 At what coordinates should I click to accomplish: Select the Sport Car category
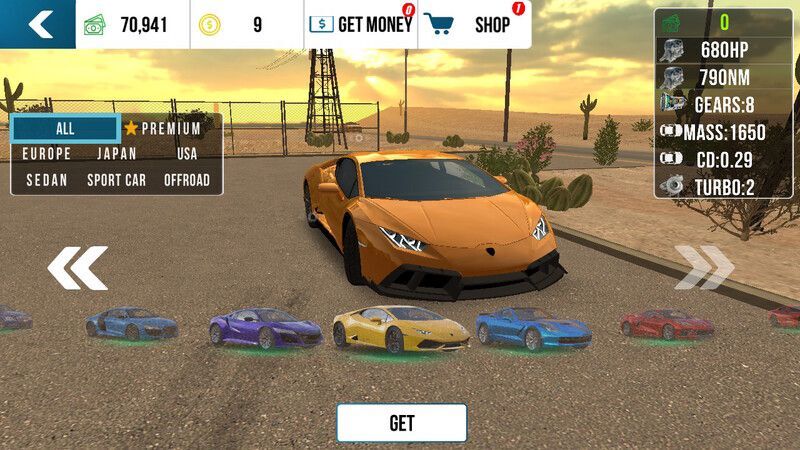pyautogui.click(x=117, y=180)
